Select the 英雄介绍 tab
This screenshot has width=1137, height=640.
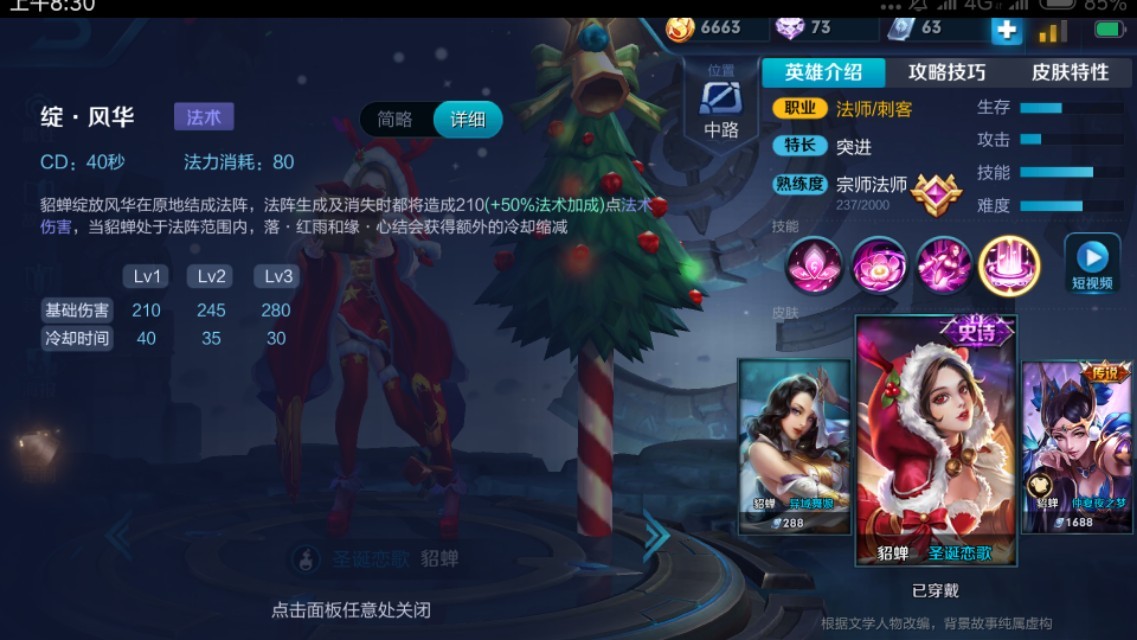coord(823,72)
